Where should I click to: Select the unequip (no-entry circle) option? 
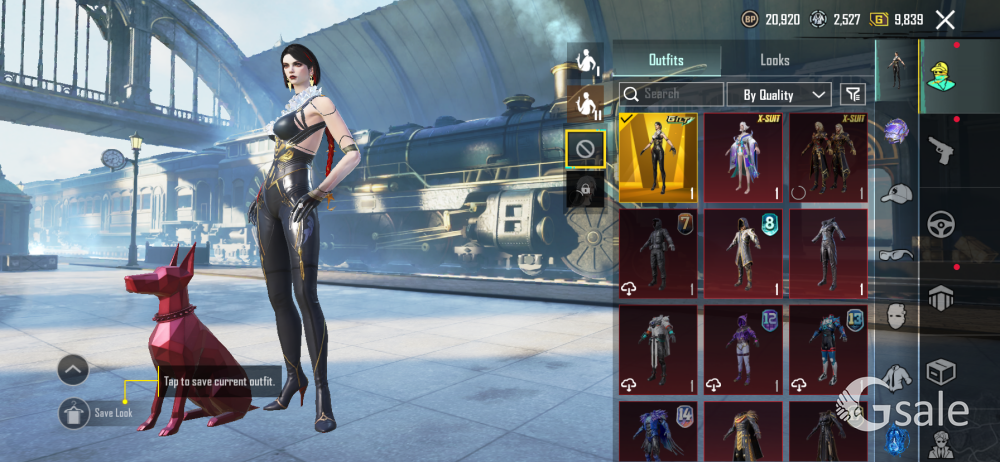(x=585, y=149)
